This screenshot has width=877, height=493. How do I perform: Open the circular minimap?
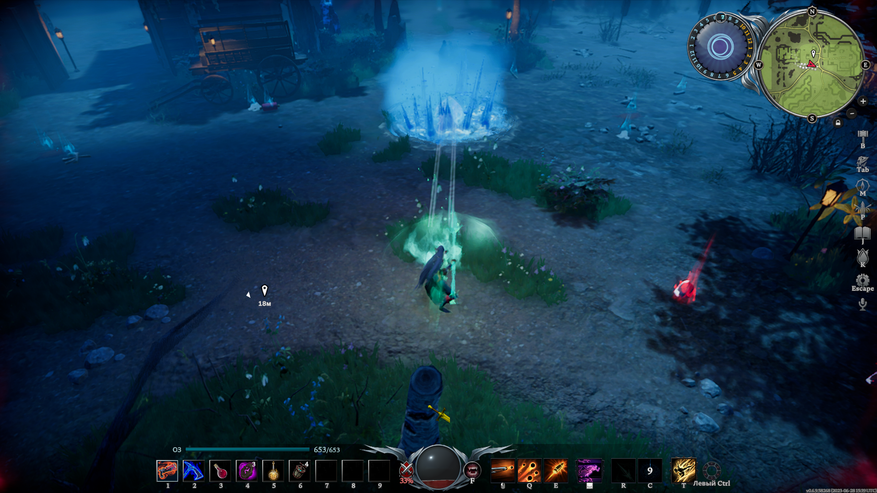pos(812,62)
